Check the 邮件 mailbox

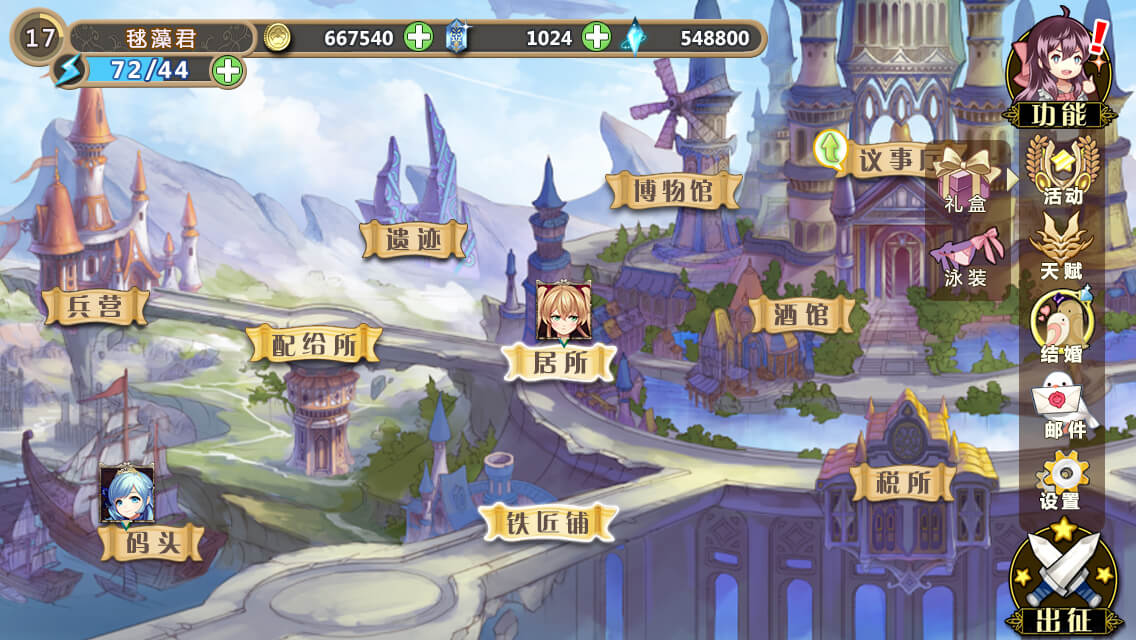pos(1063,403)
